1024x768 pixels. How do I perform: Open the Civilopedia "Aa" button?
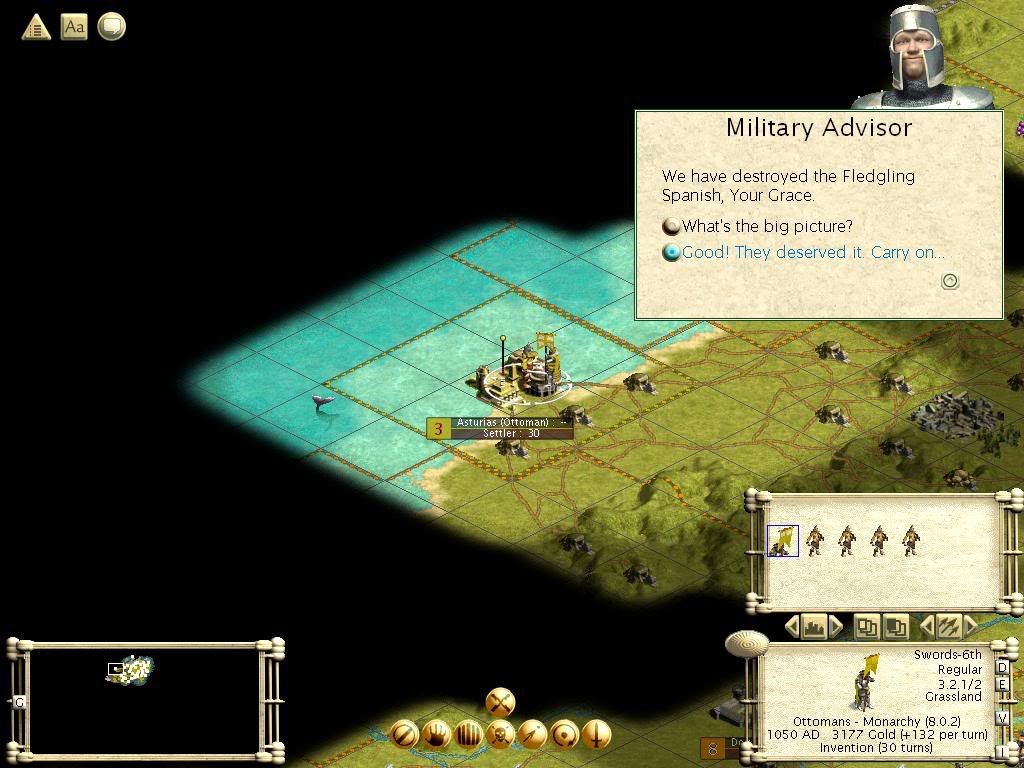(x=74, y=26)
